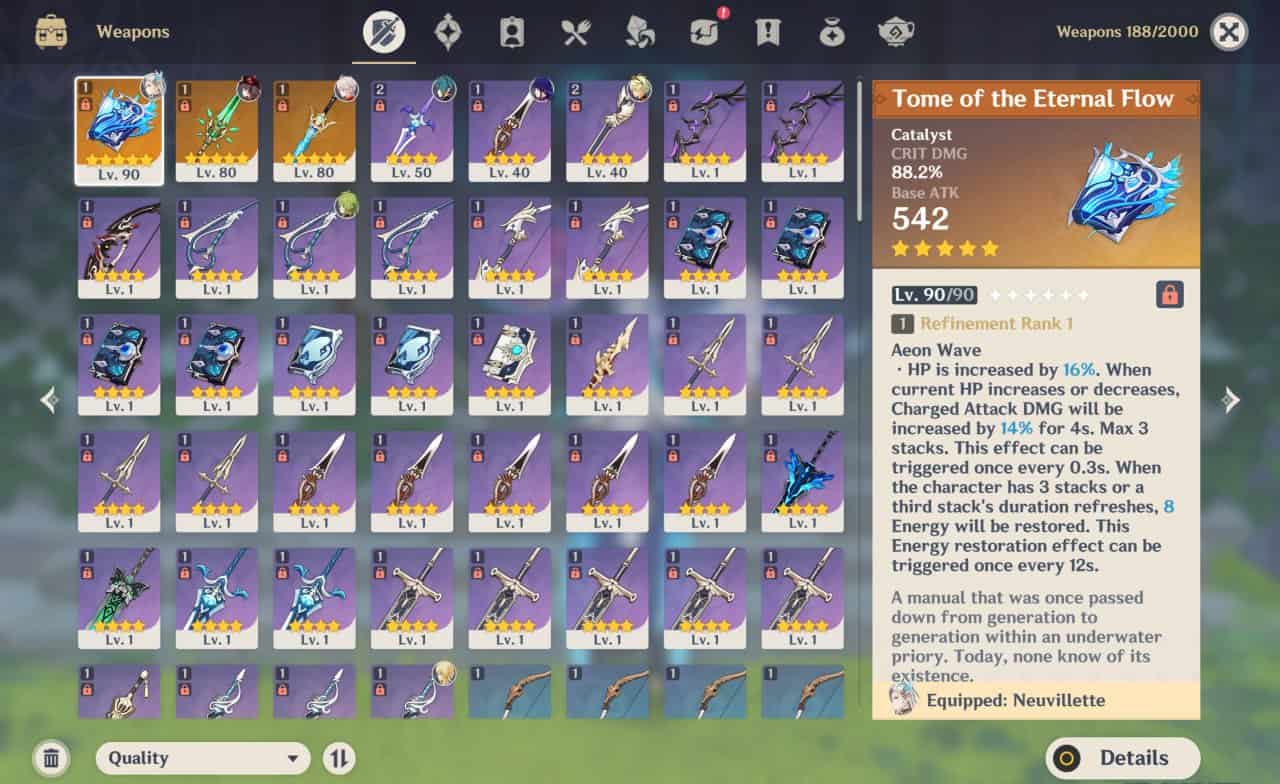Click the trash can discard button

[x=52, y=758]
